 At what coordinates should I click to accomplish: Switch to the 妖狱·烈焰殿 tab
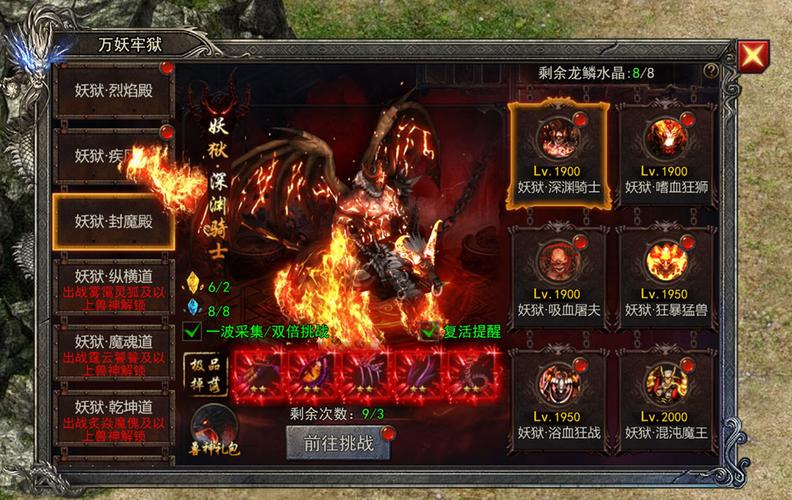(x=111, y=89)
